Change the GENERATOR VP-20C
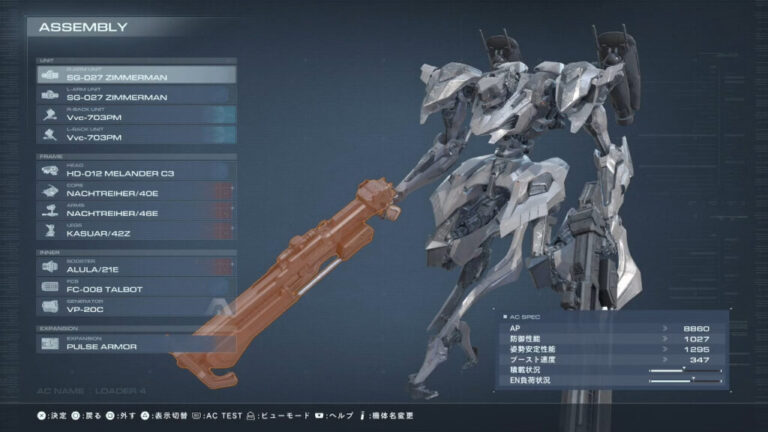768x432 pixels. pos(136,306)
